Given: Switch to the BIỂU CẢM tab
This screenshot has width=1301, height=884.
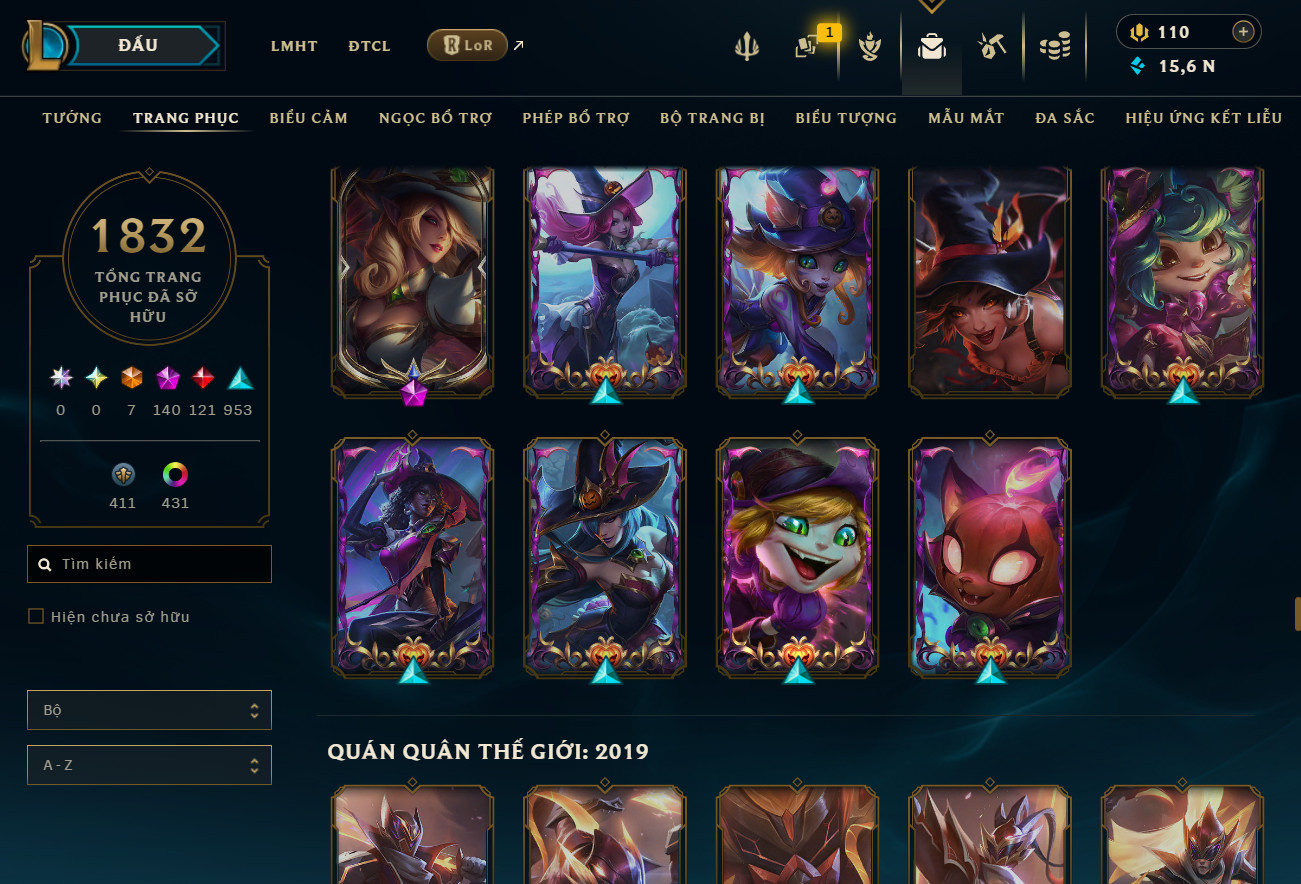Looking at the screenshot, I should coord(308,118).
